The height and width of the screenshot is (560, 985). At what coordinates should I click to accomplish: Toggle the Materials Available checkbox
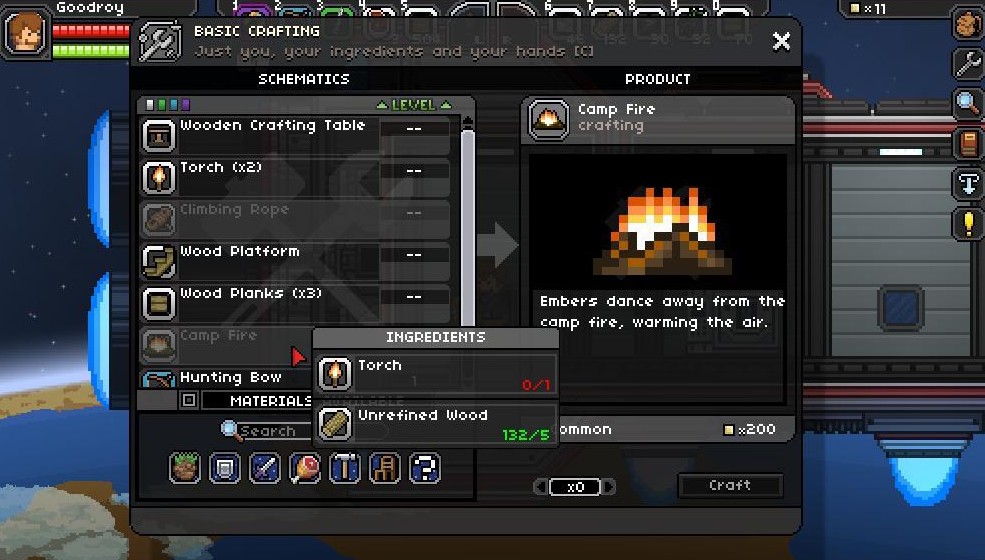tap(188, 401)
